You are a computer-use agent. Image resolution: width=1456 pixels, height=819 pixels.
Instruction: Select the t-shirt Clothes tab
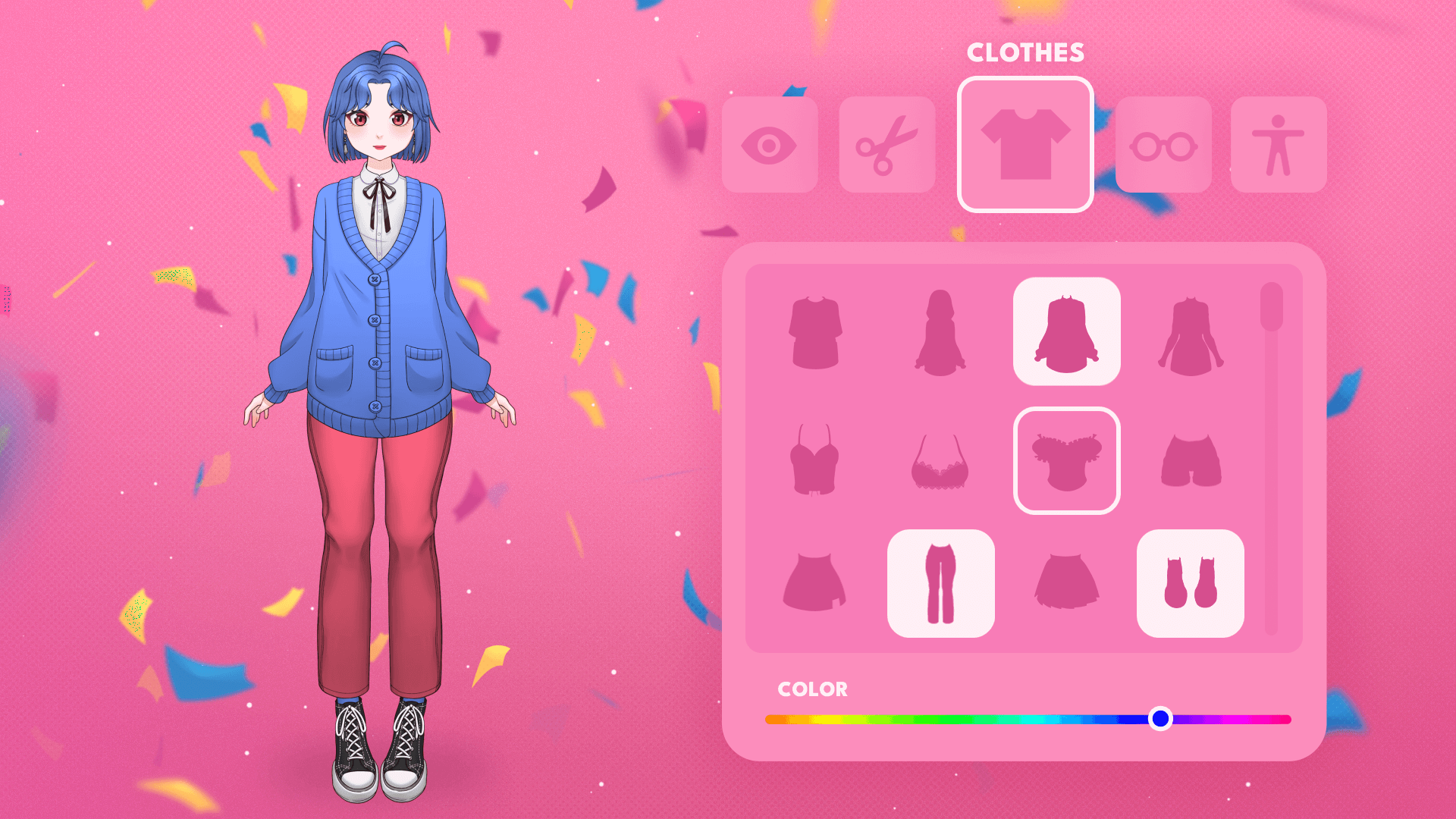[1025, 145]
